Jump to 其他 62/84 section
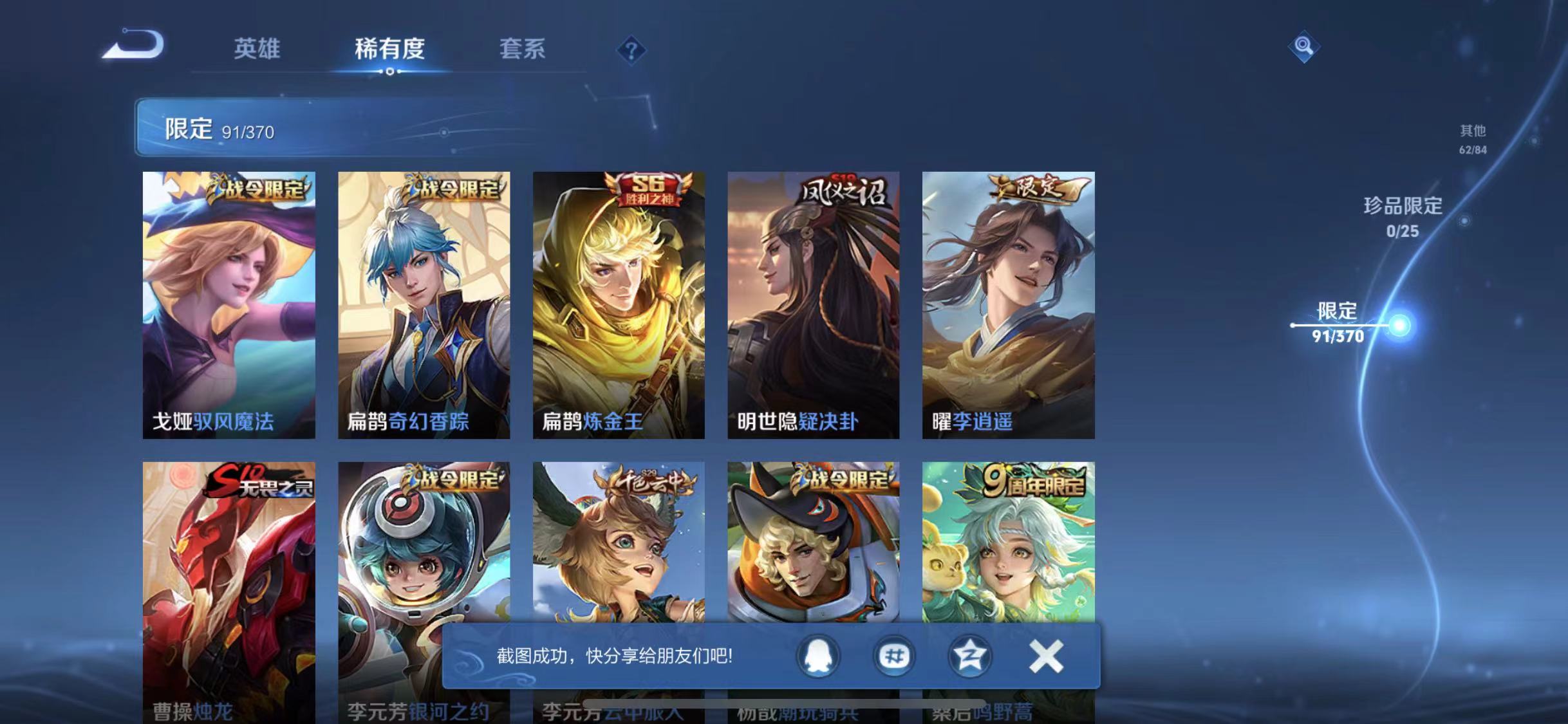 [1474, 138]
